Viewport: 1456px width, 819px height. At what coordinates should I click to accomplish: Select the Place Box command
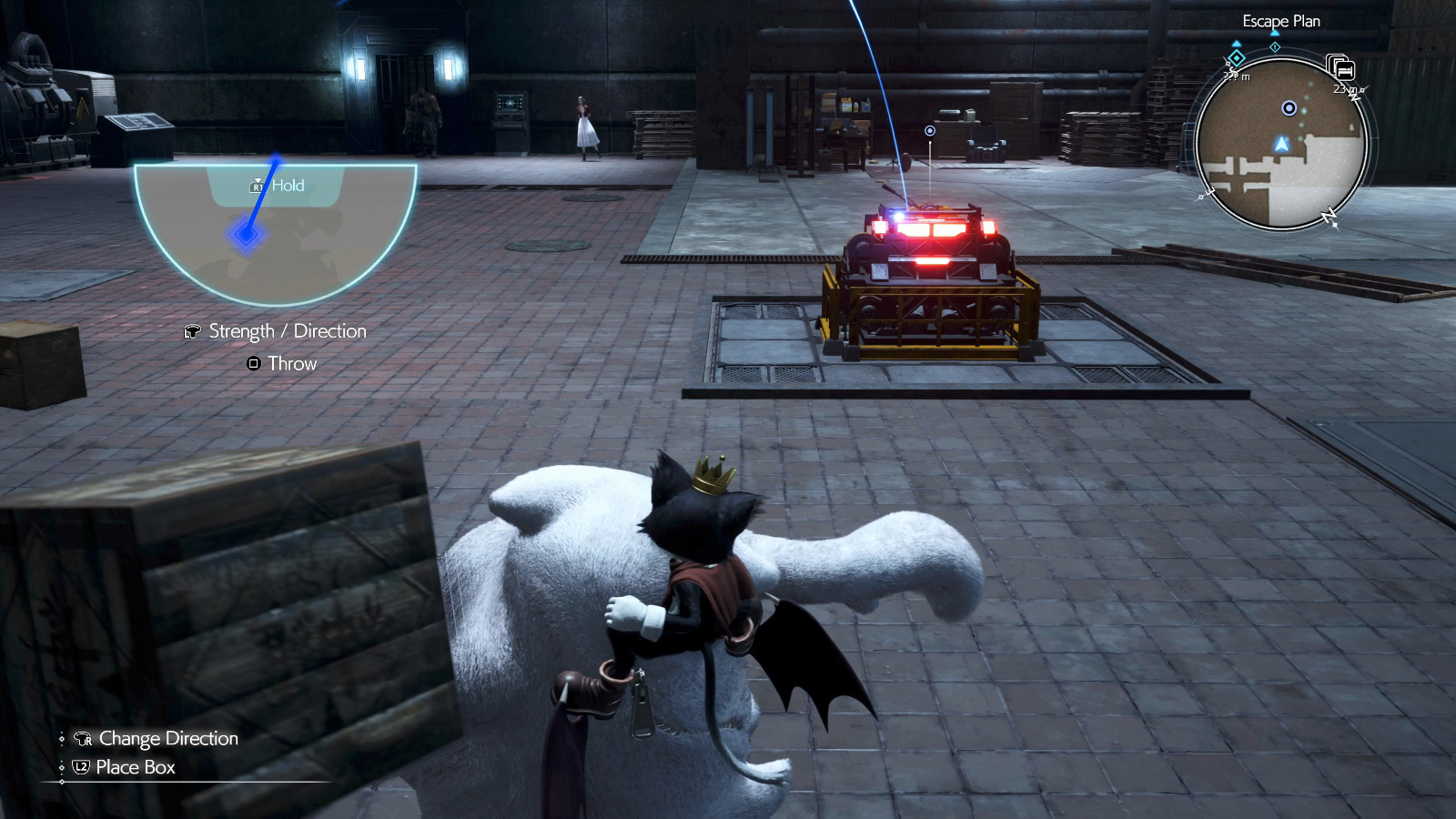click(x=135, y=767)
